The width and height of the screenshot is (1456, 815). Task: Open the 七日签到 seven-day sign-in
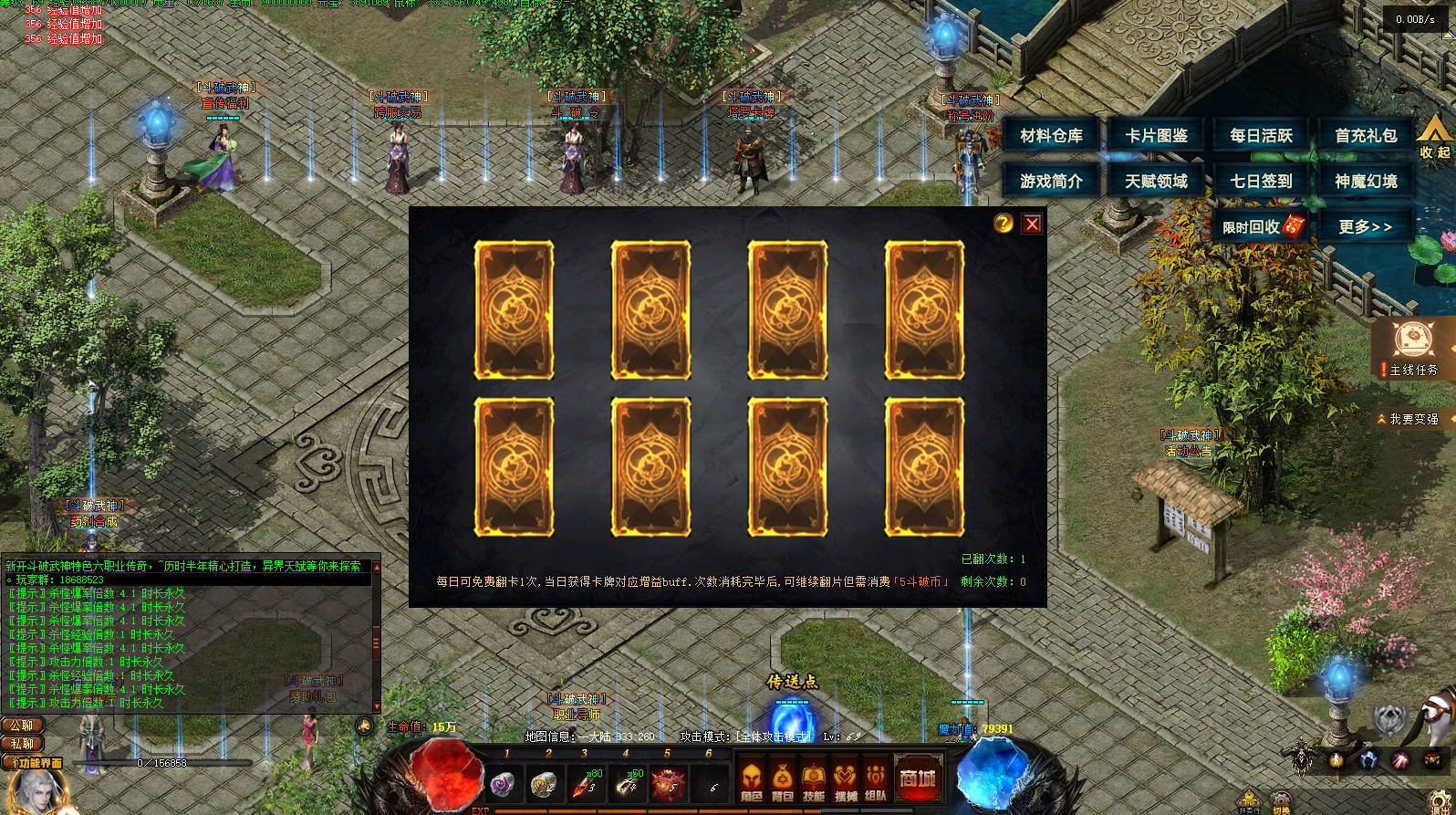point(1261,182)
